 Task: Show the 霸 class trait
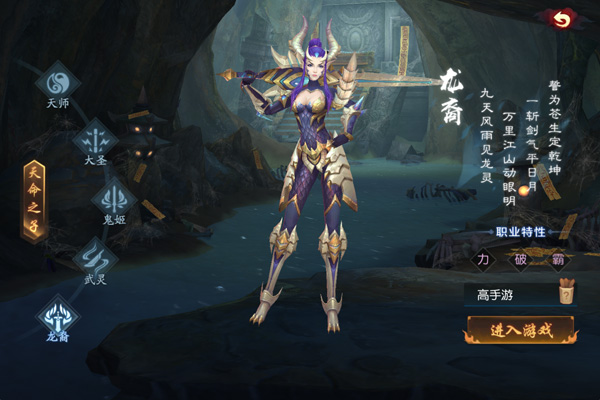(556, 260)
